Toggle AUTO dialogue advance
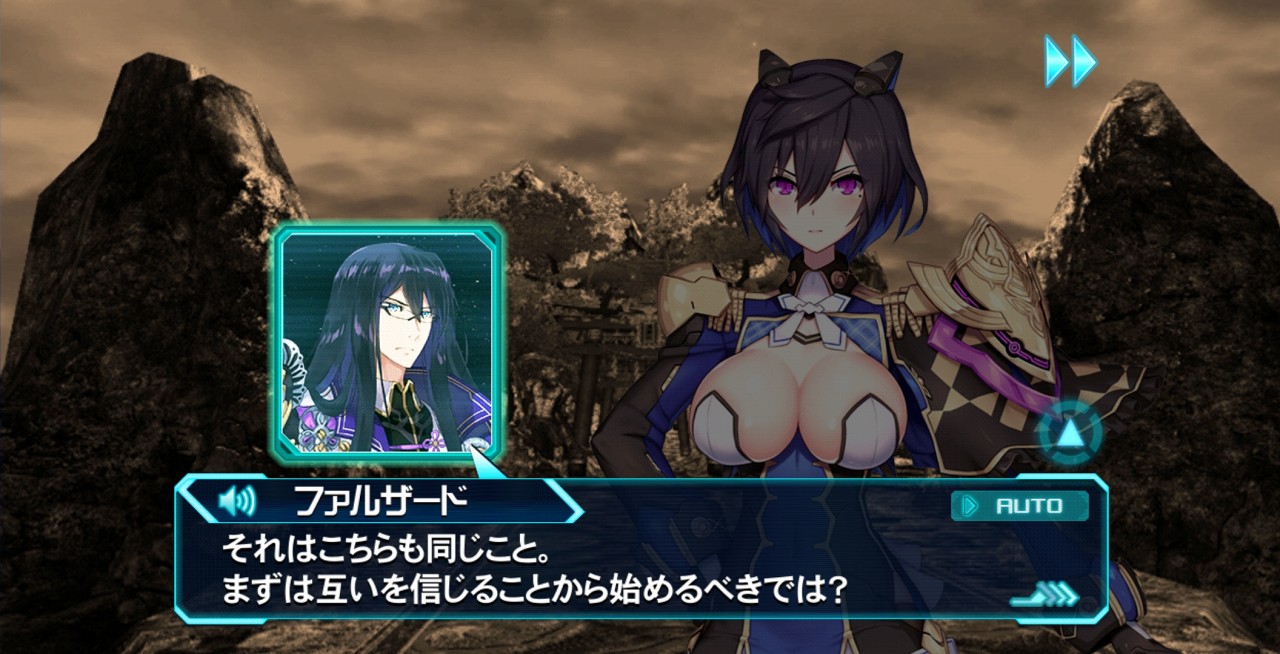The height and width of the screenshot is (654, 1280). click(x=1019, y=506)
